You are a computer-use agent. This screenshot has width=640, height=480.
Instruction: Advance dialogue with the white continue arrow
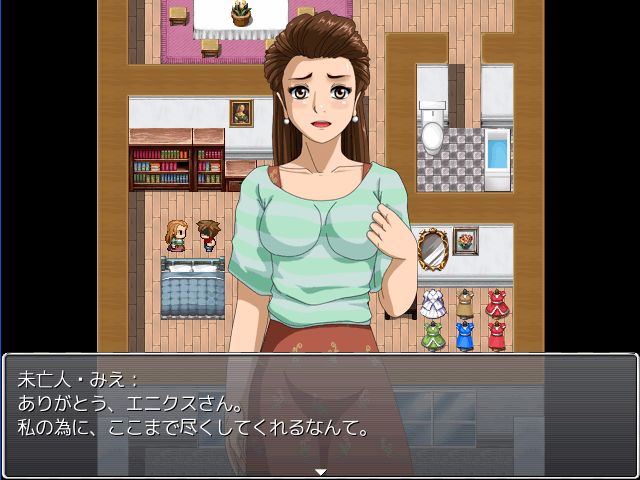tap(320, 471)
